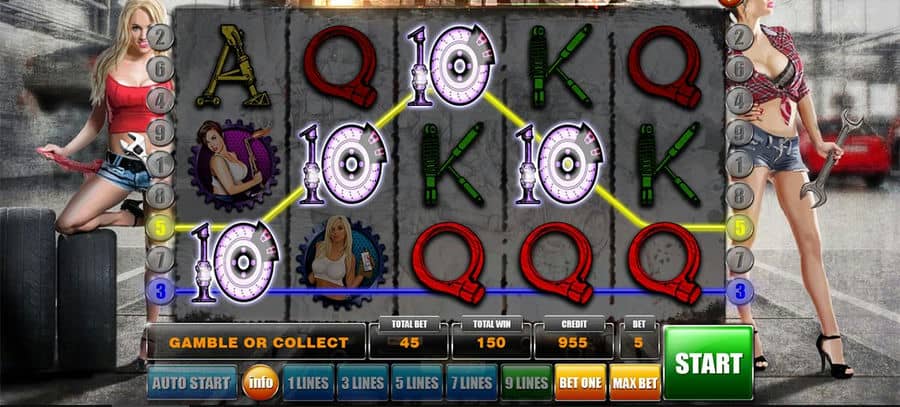Pick the green 9 LINES option
The image size is (900, 407).
pos(524,383)
